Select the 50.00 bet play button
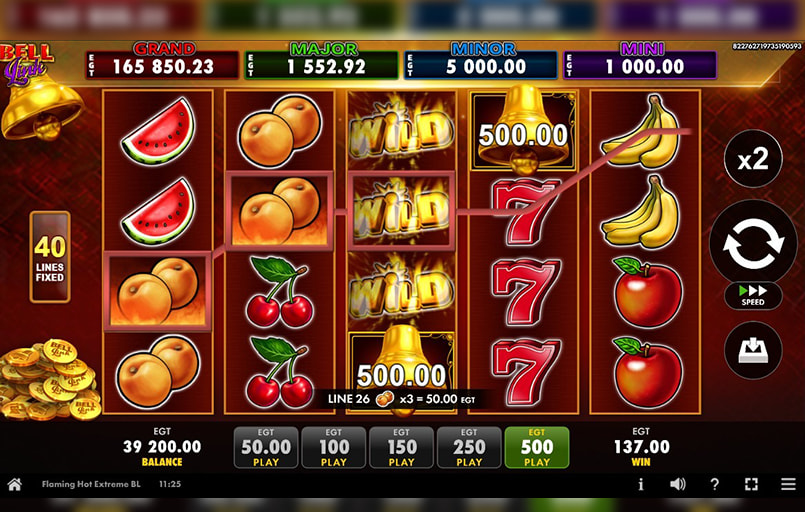 tap(266, 448)
